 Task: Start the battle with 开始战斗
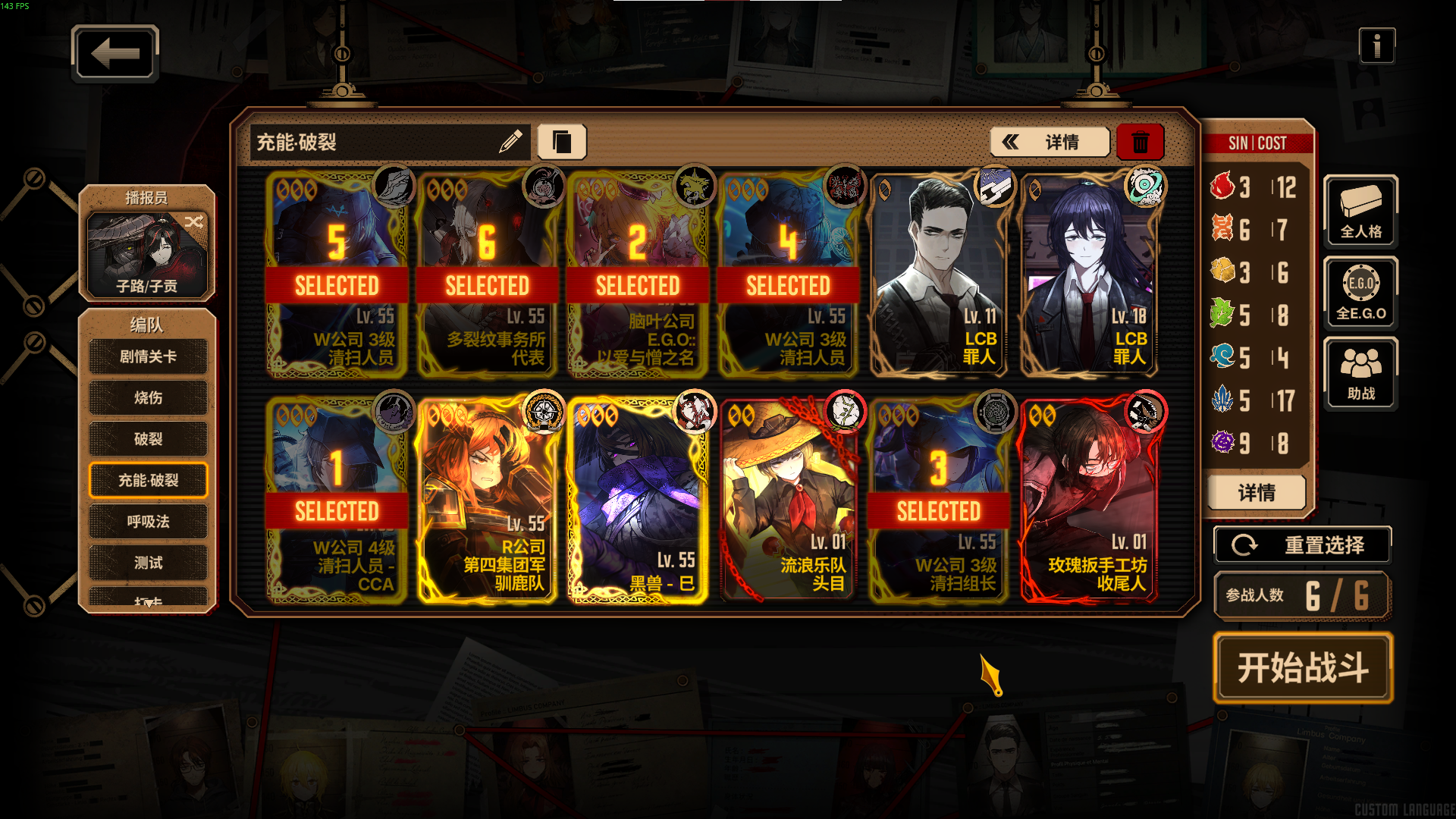click(x=1303, y=668)
